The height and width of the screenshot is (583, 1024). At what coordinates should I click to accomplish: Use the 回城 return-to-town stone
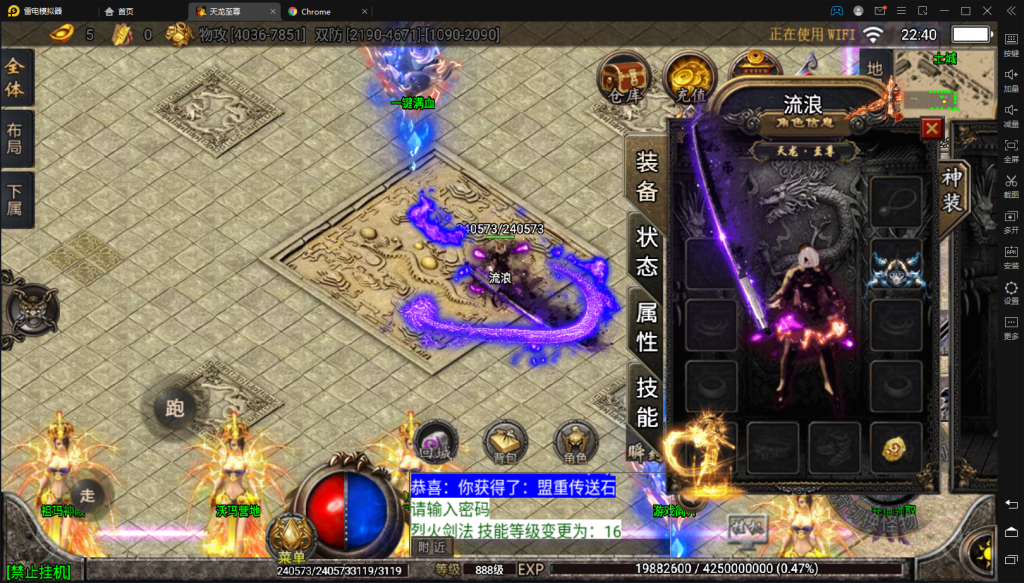click(x=433, y=442)
